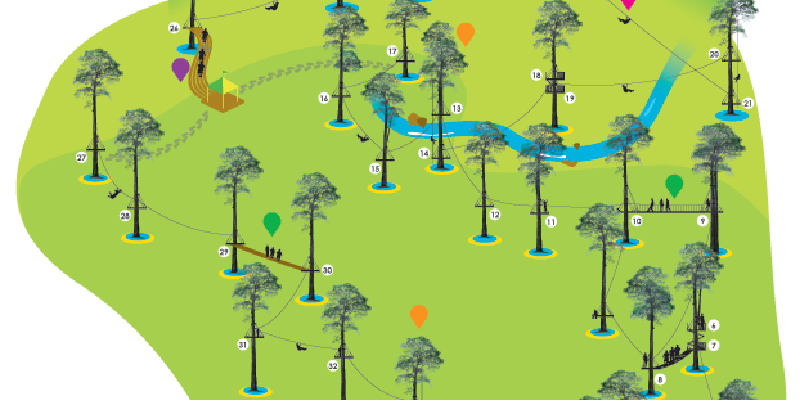Select the magenta map marker
This screenshot has height=400, width=800.
click(x=628, y=3)
